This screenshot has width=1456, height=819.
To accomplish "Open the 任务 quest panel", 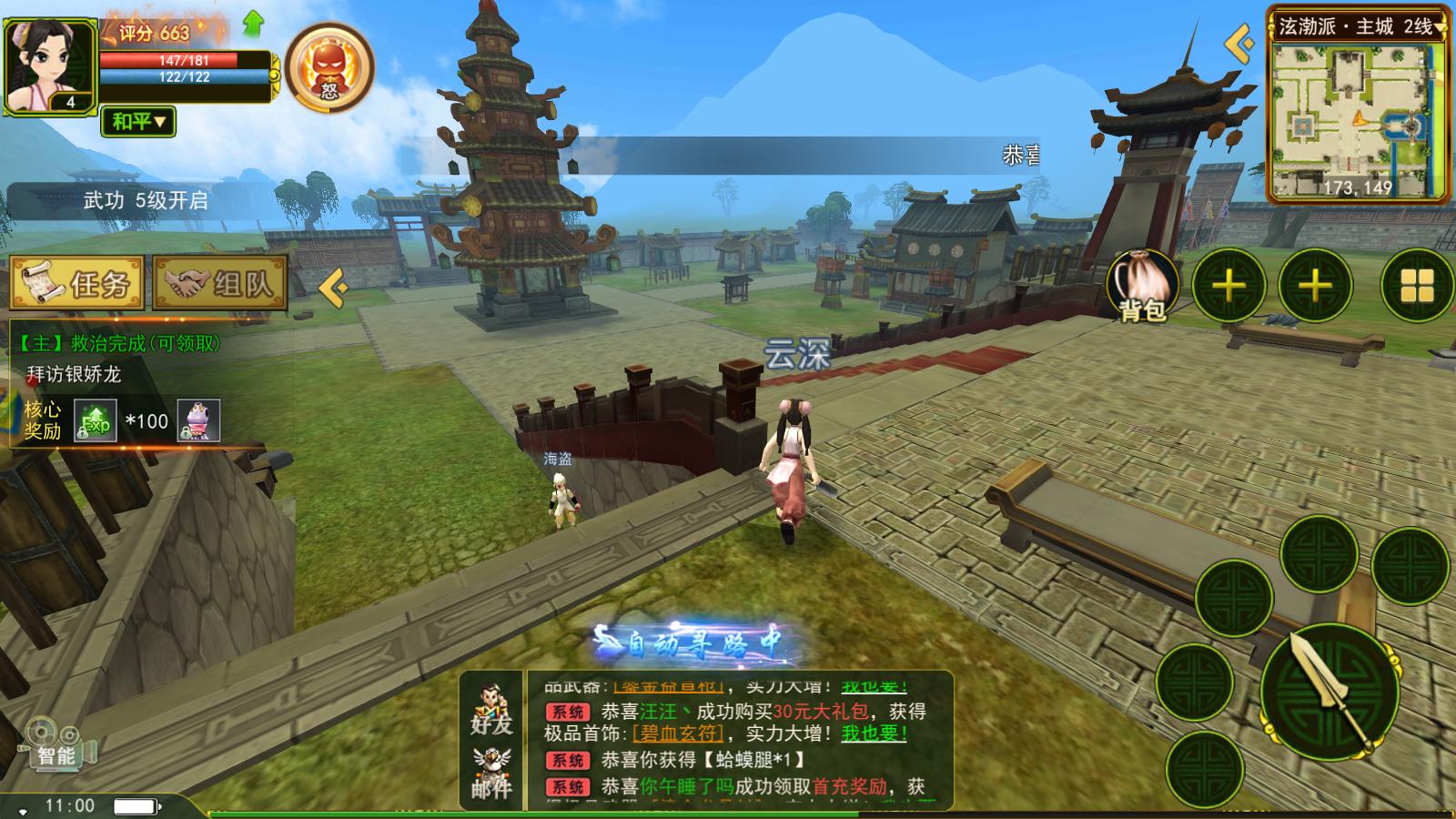I will pyautogui.click(x=76, y=284).
